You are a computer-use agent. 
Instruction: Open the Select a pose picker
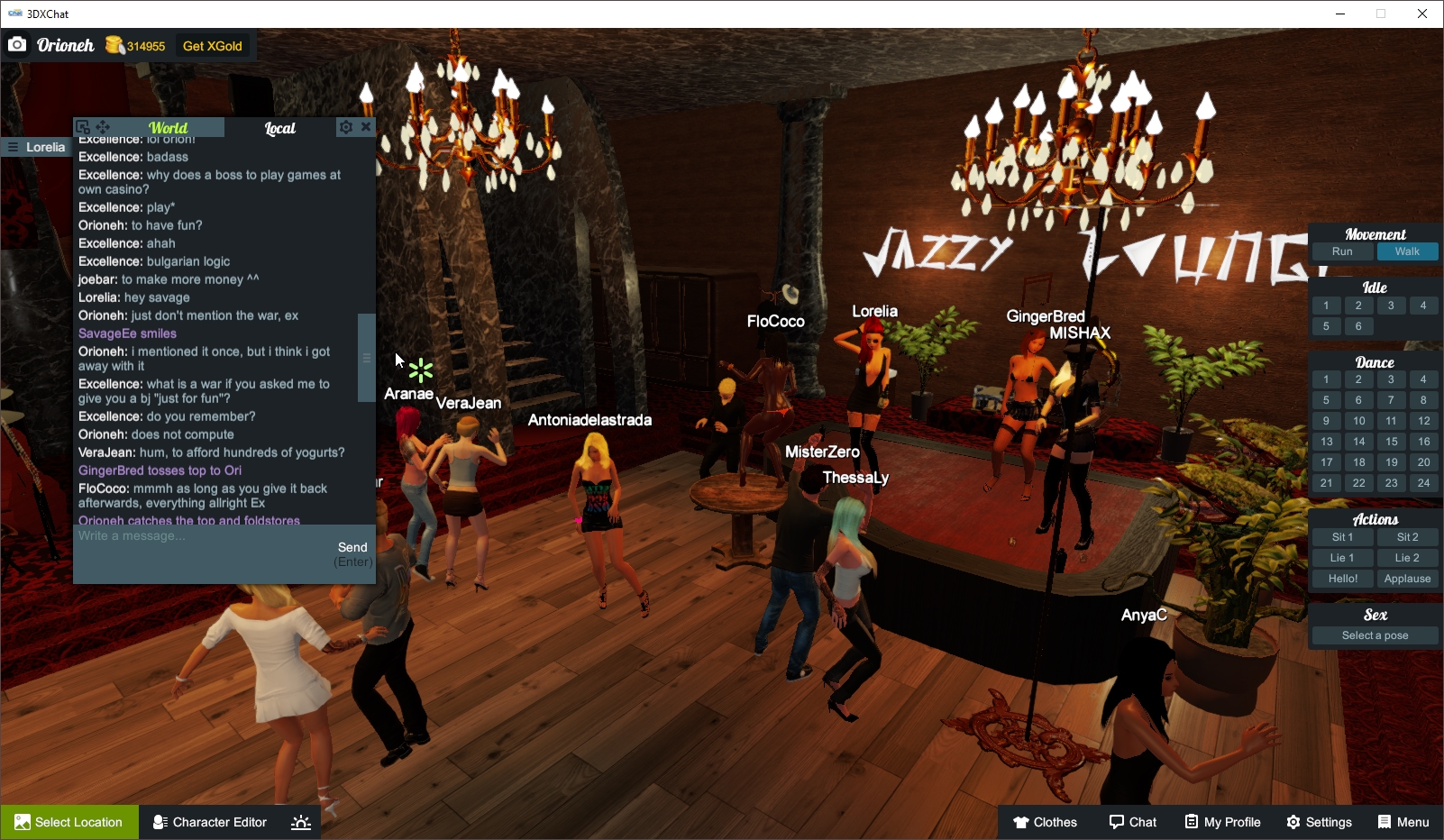(x=1373, y=635)
